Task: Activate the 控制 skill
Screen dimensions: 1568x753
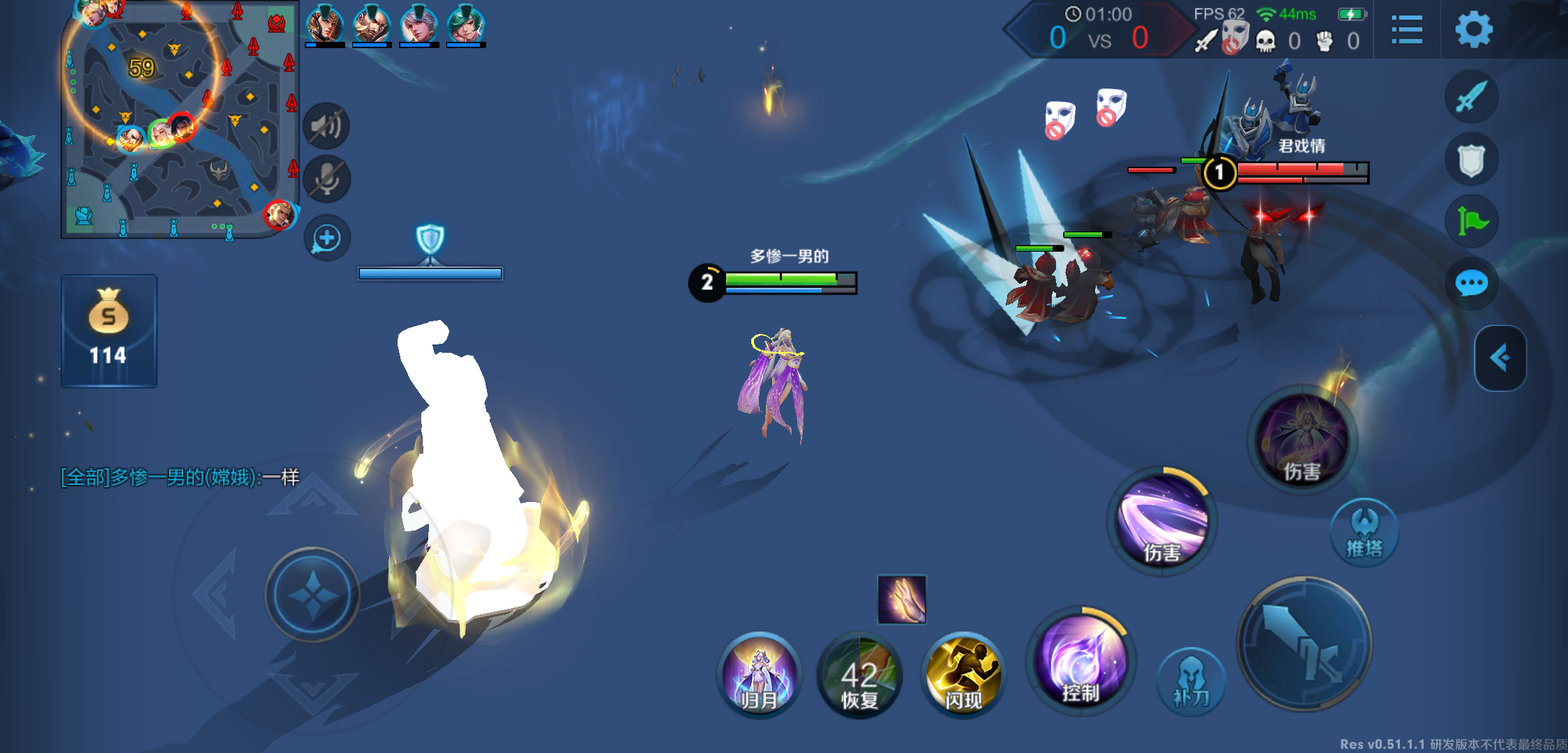Action: pyautogui.click(x=1080, y=662)
